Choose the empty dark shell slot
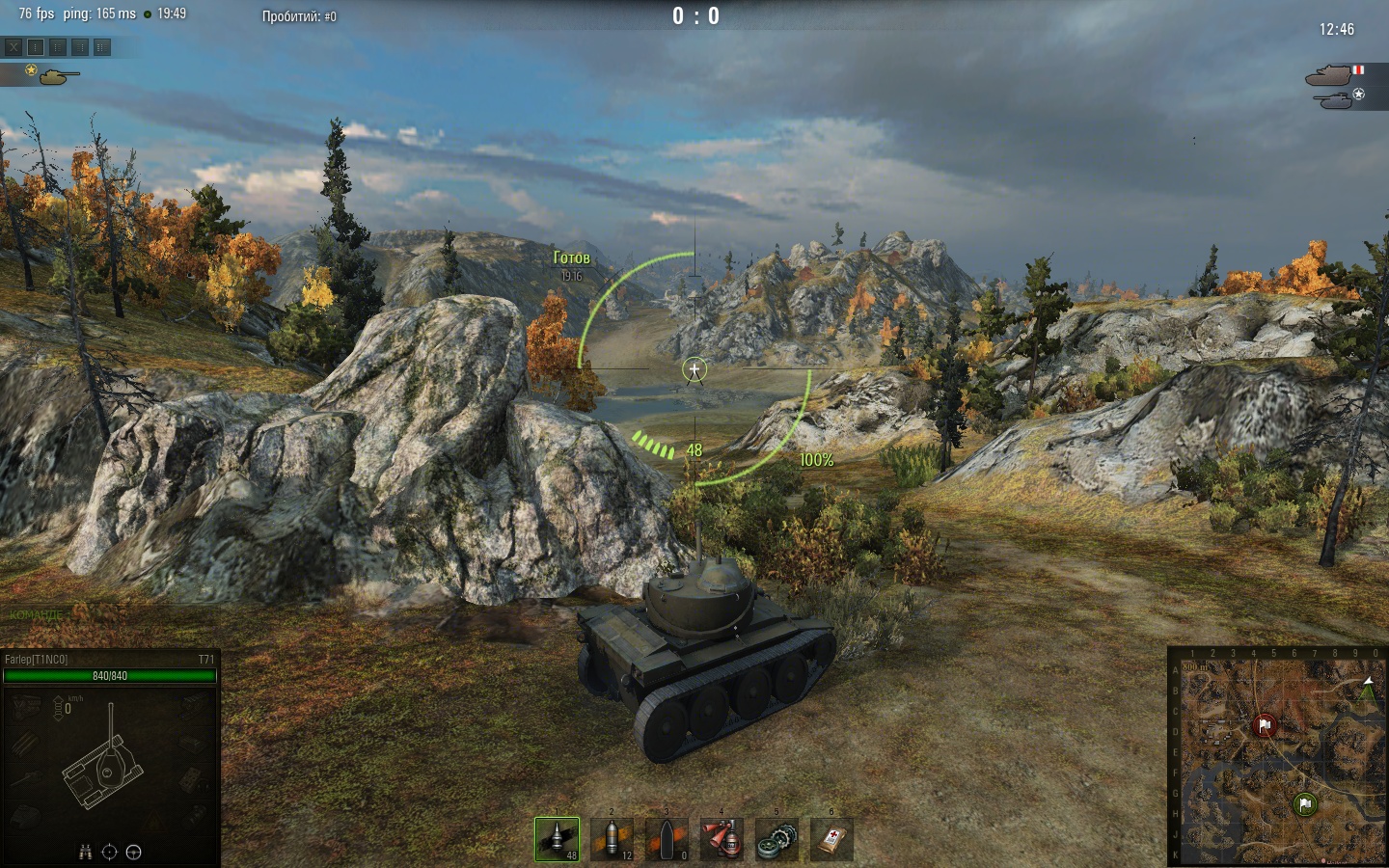The image size is (1389, 868). (667, 839)
